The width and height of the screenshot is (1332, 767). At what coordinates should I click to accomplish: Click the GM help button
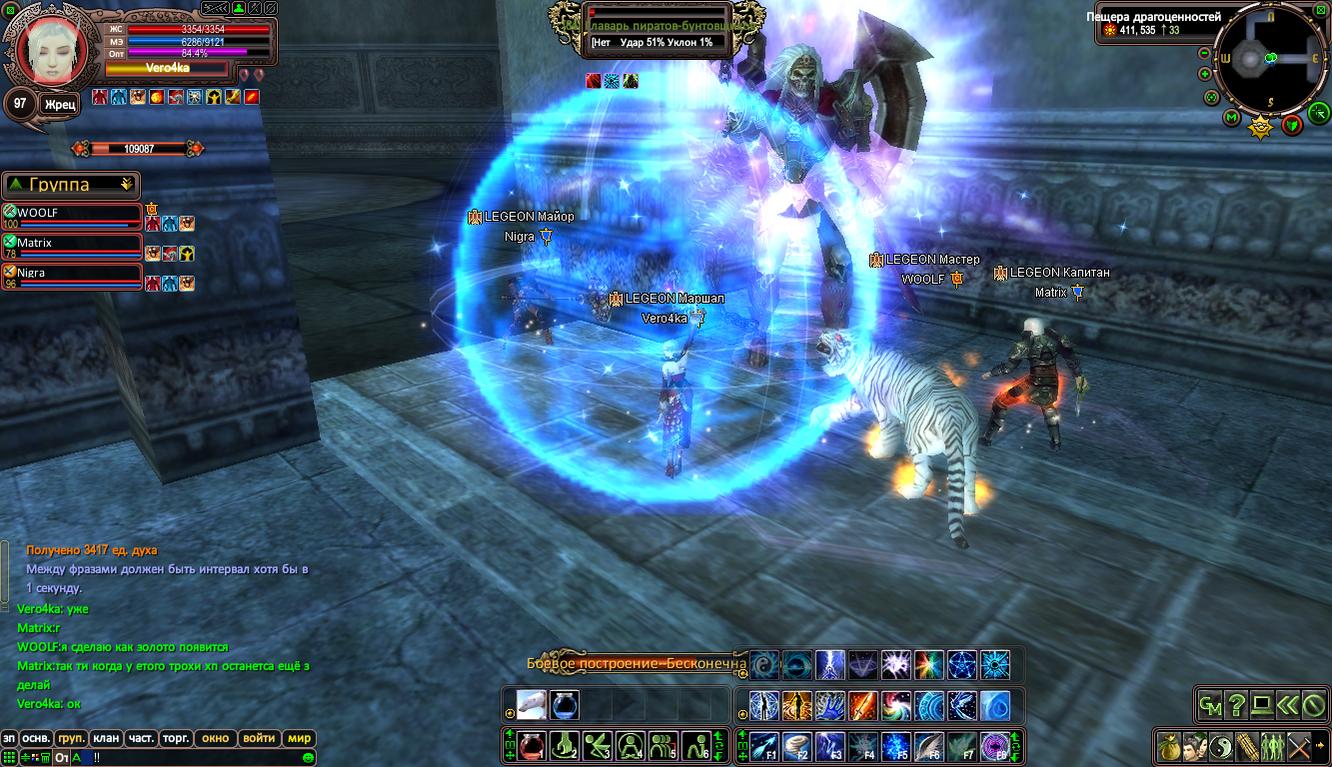(1210, 705)
